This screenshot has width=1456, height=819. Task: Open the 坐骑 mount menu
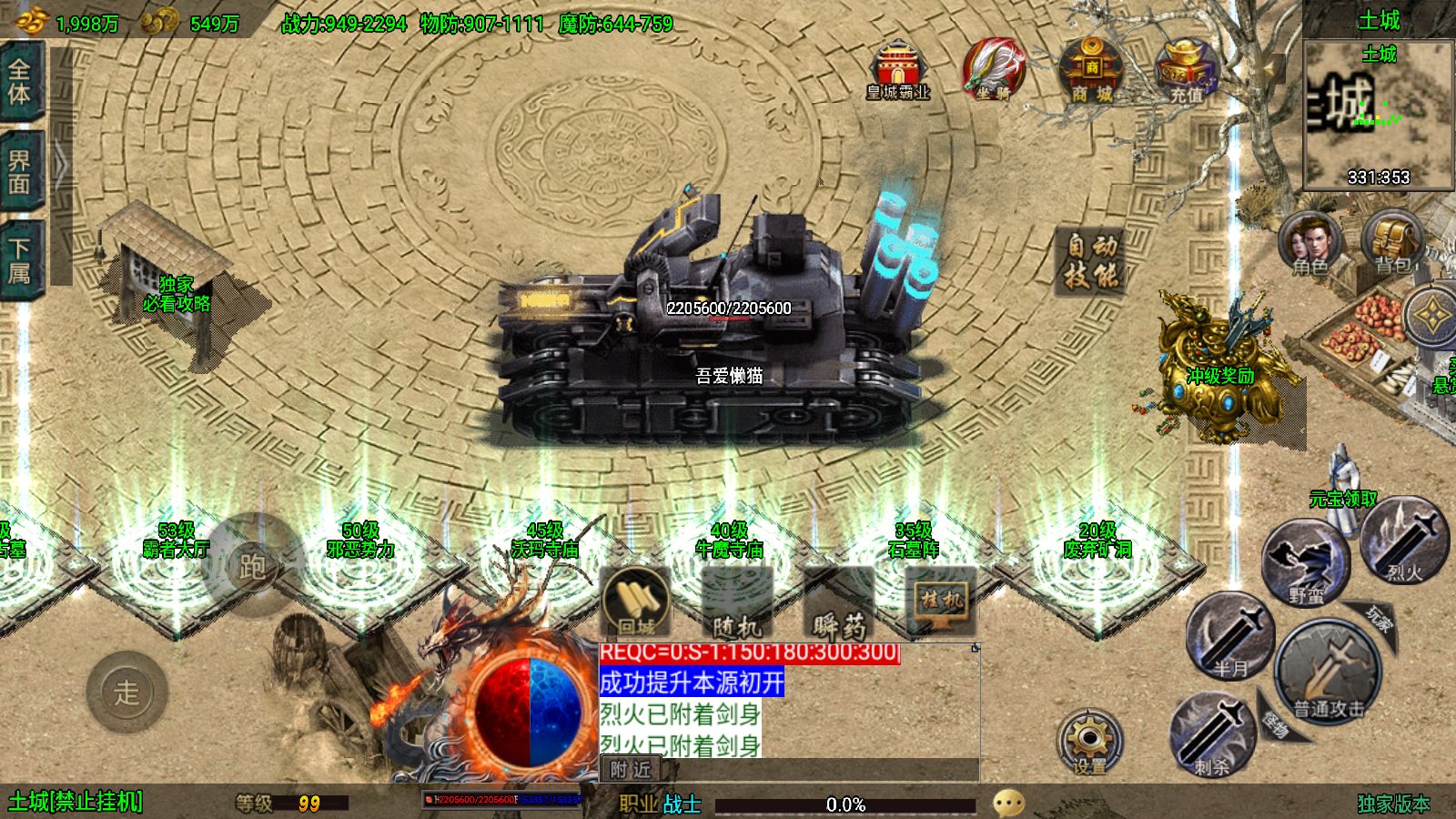tap(994, 69)
